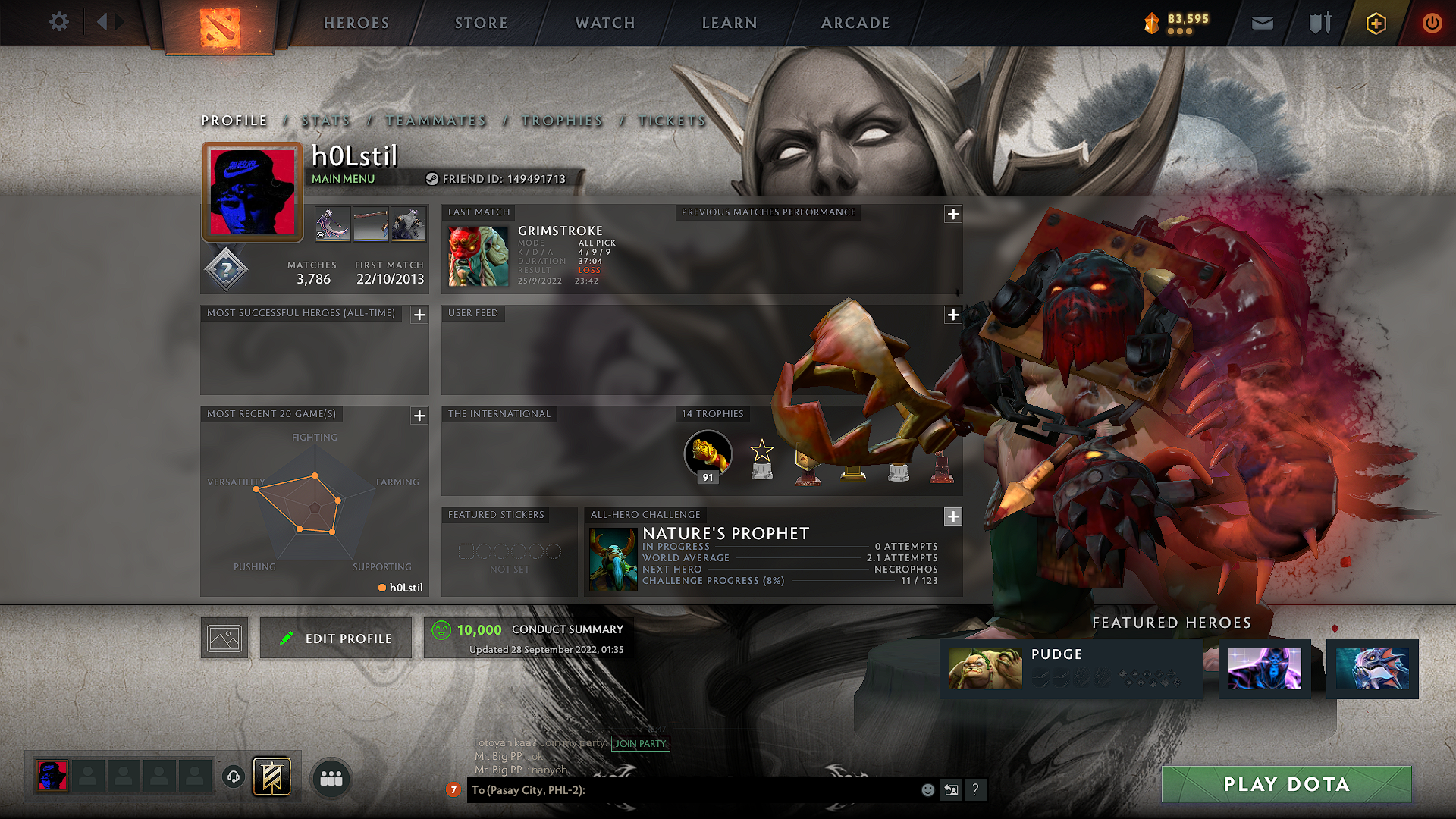
Task: Go to the Store tab
Action: (481, 23)
